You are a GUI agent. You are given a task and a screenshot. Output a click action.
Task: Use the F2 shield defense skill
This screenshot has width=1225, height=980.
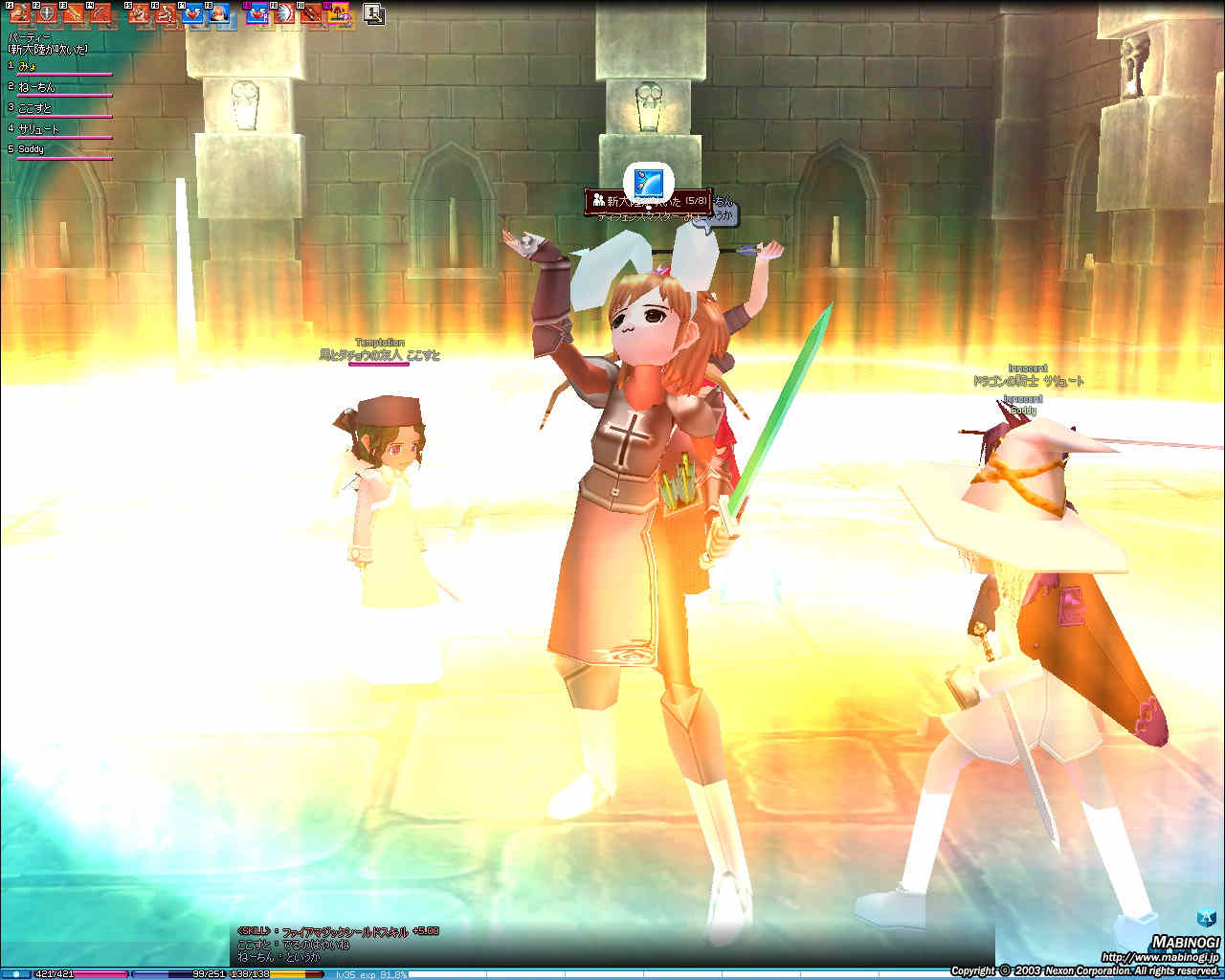coord(45,13)
